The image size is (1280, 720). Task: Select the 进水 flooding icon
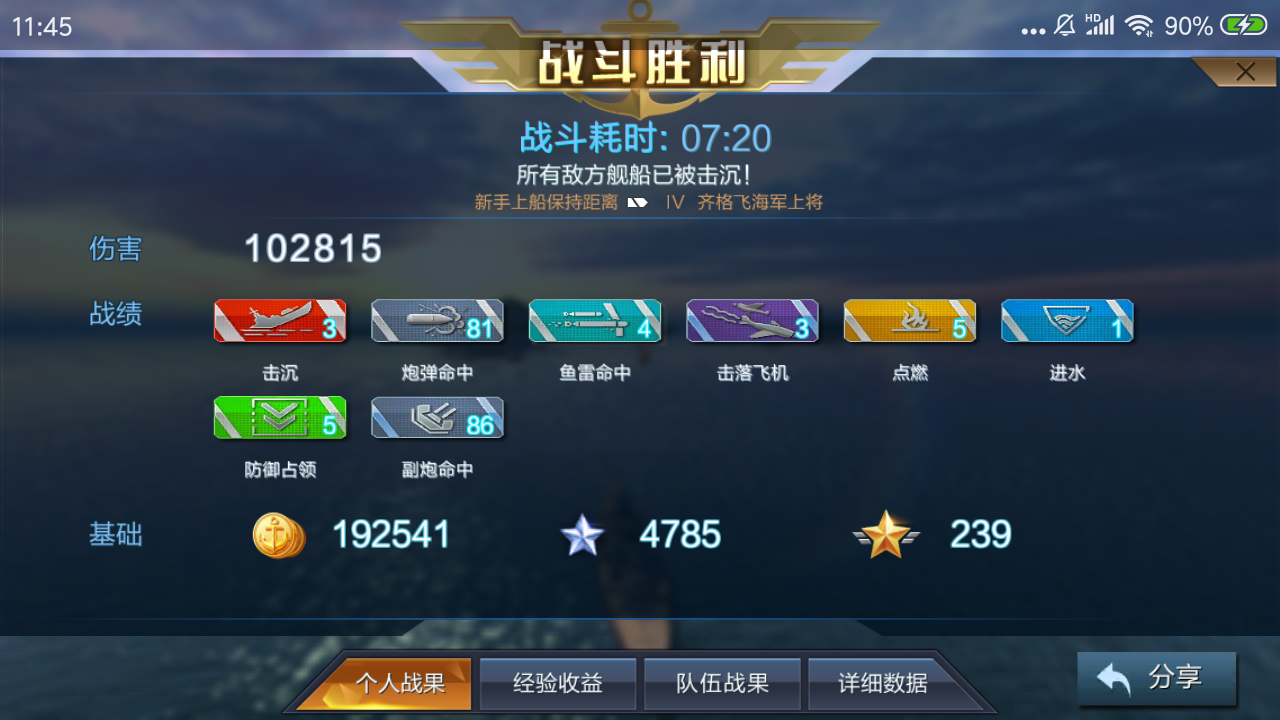click(1067, 320)
